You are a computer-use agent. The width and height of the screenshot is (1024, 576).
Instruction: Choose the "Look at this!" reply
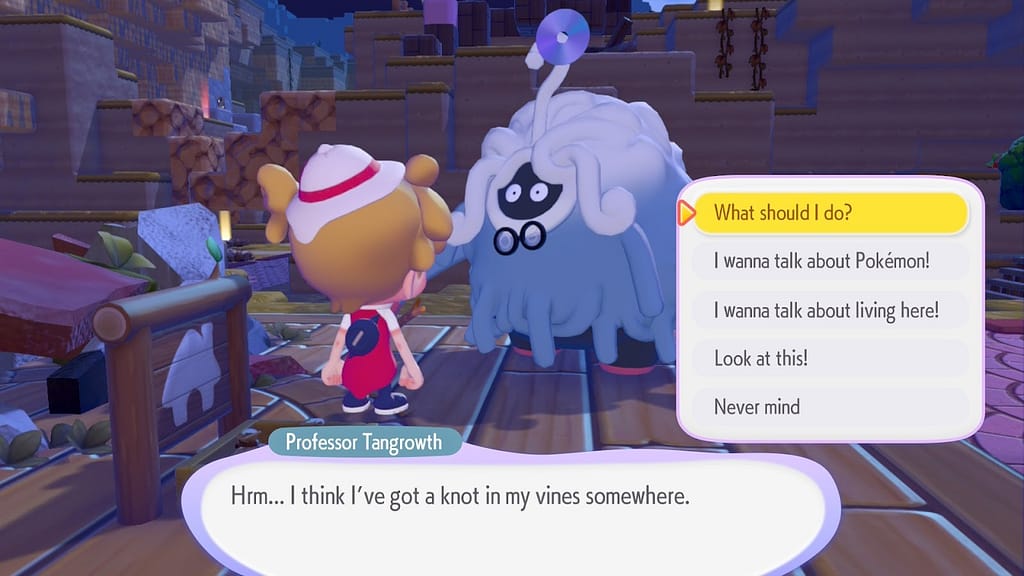pos(830,358)
